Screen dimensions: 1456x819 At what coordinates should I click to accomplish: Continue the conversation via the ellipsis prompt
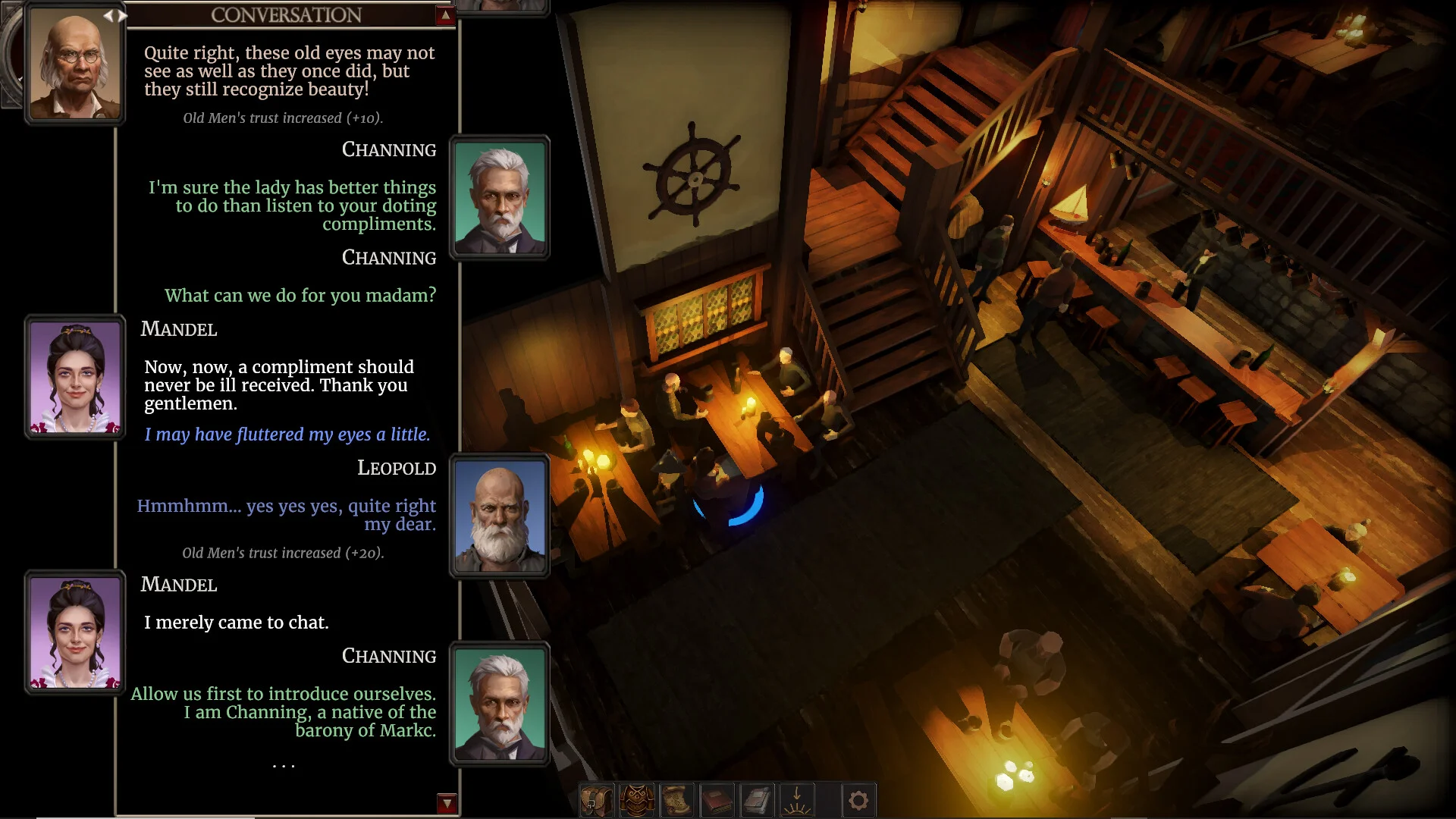pos(284,766)
